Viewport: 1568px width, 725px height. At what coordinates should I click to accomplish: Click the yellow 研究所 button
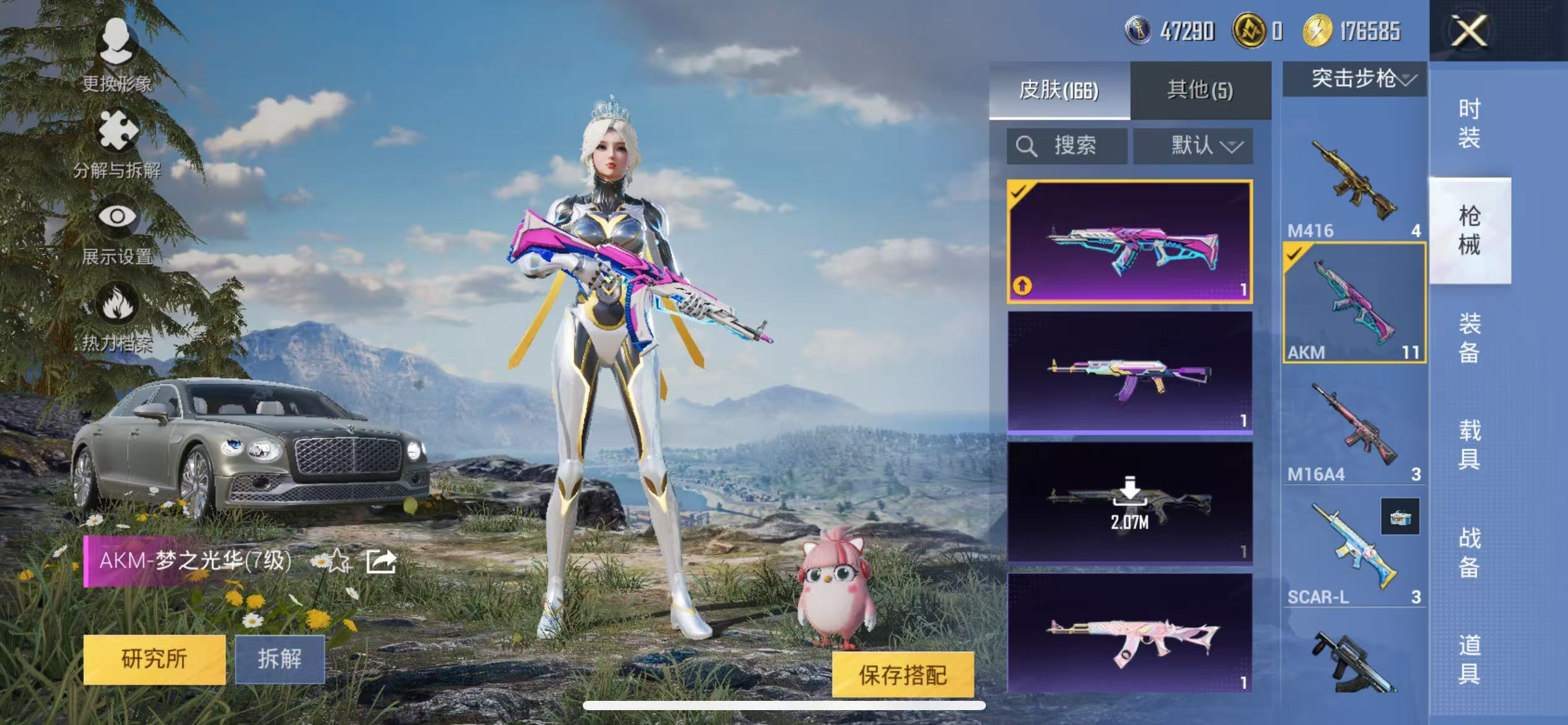154,659
